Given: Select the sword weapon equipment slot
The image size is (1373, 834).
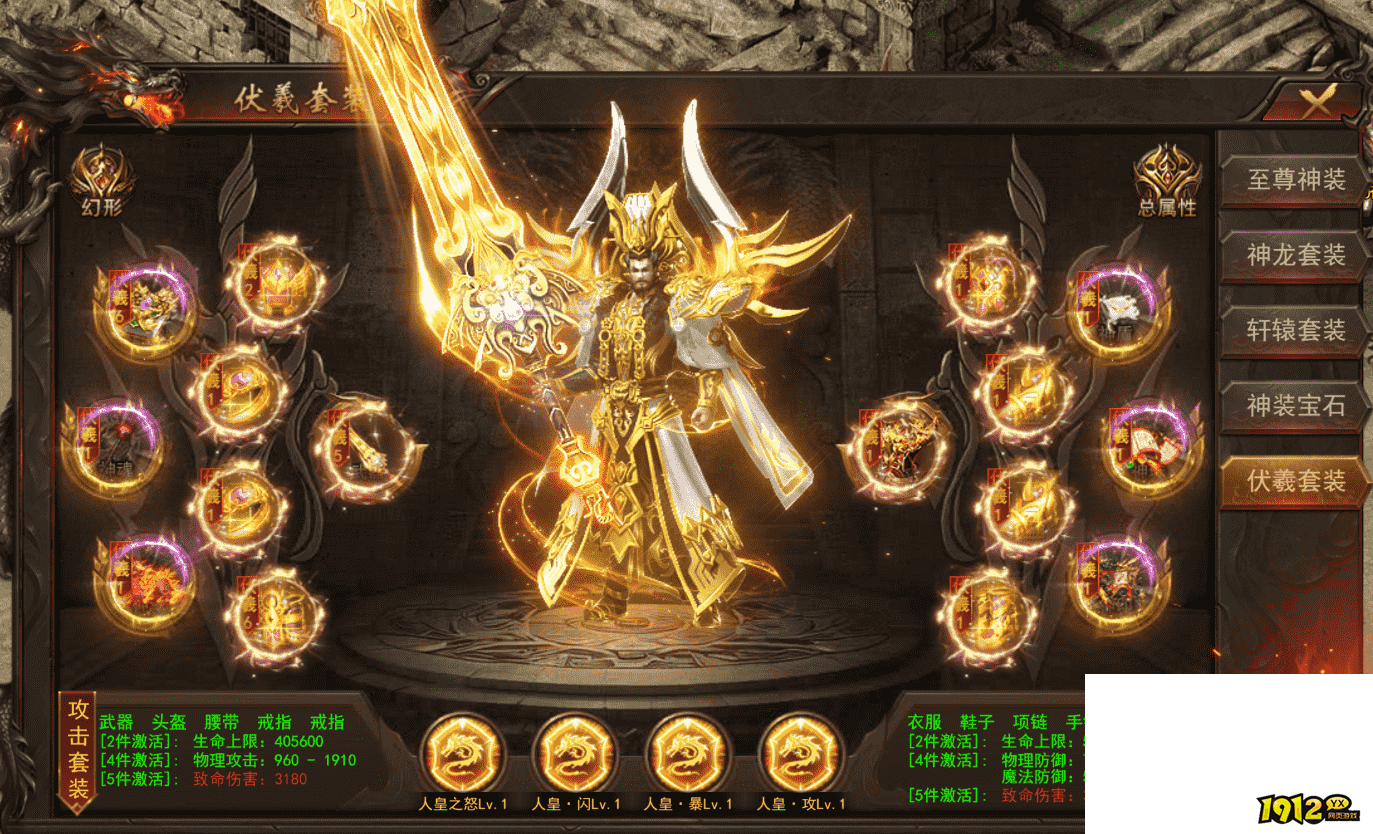Looking at the screenshot, I should (364, 448).
